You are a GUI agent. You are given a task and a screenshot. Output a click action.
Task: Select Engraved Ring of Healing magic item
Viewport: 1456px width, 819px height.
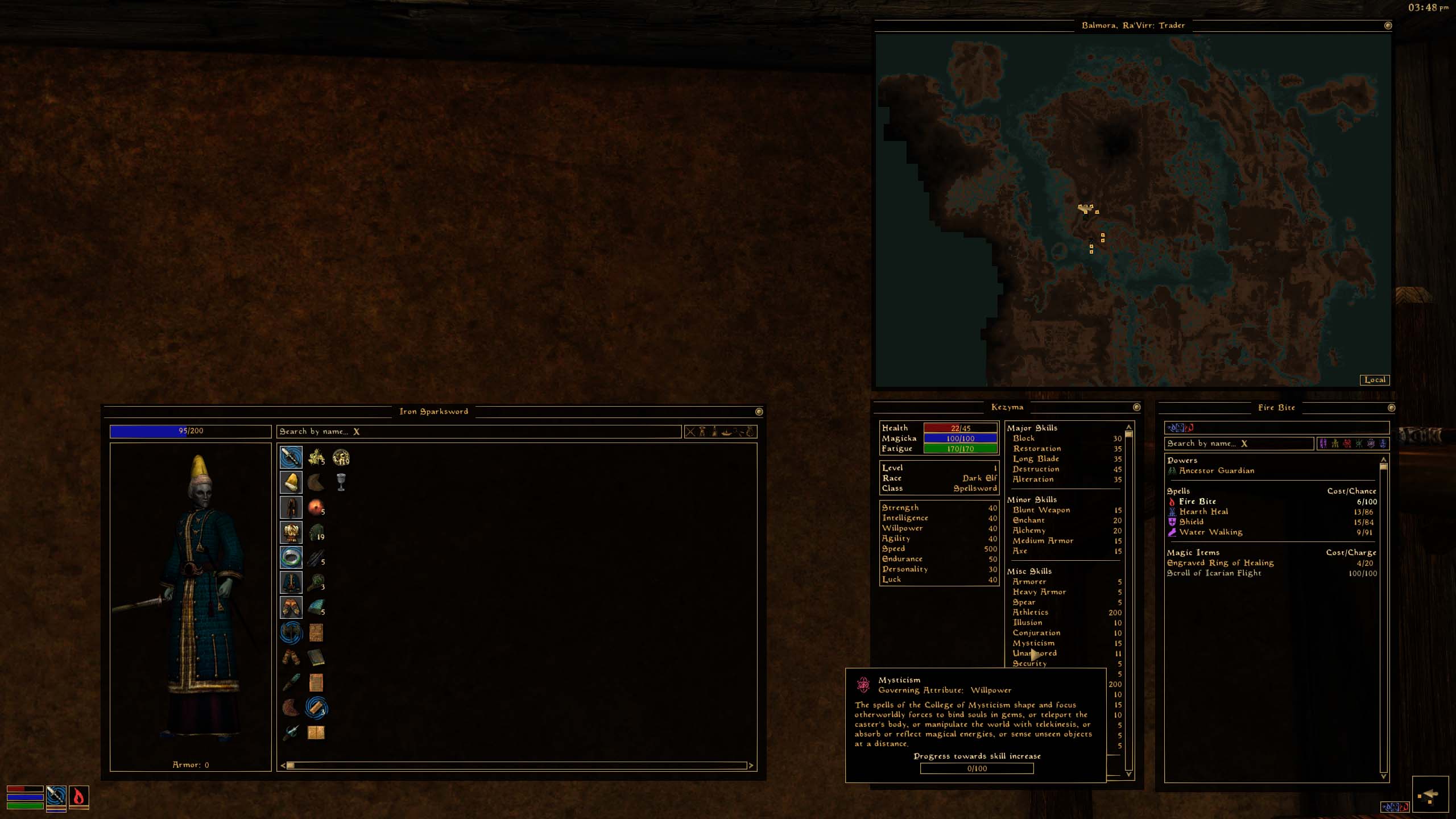[x=1220, y=563]
